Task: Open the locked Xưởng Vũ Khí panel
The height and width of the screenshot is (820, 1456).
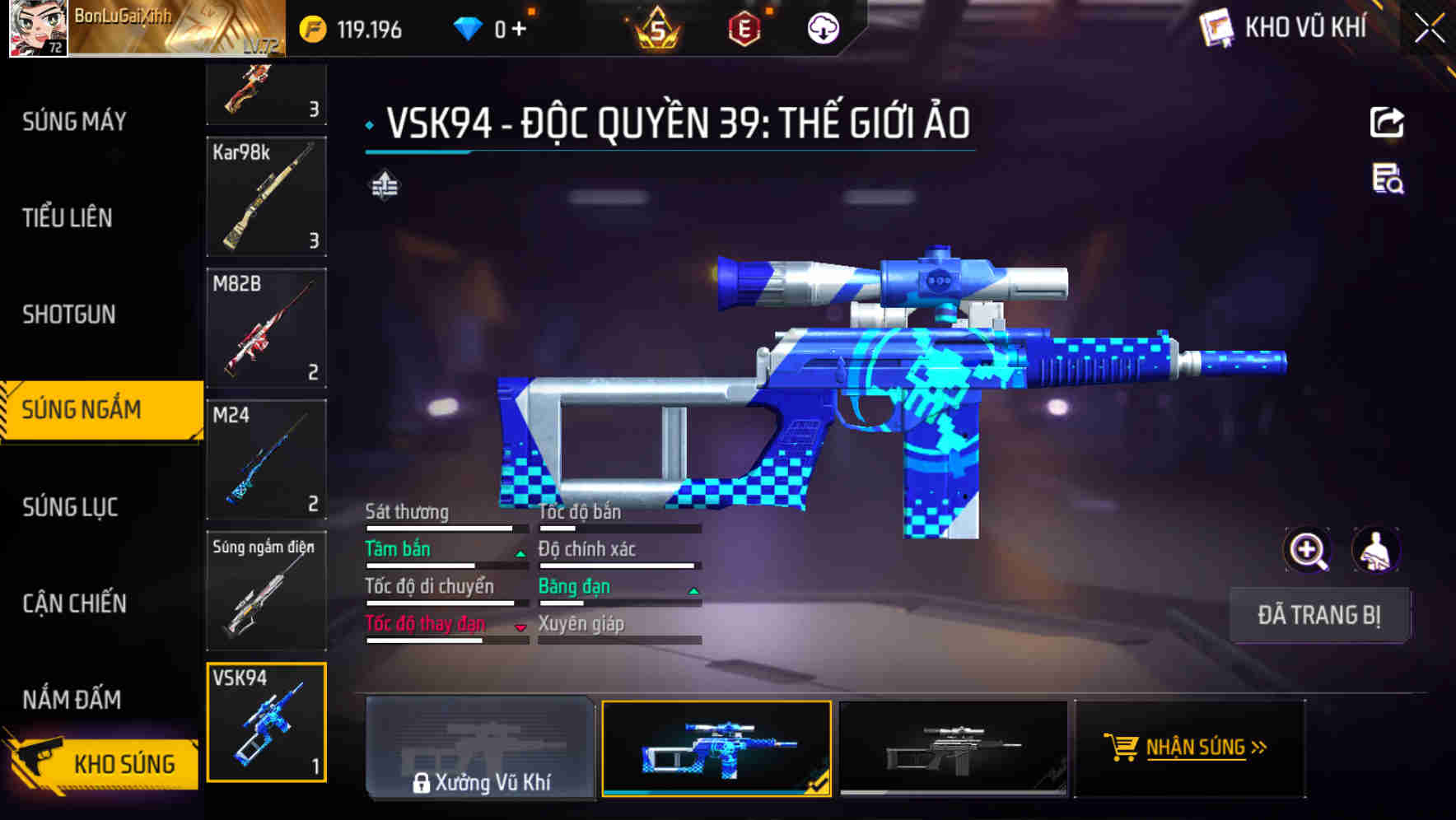Action: (482, 749)
